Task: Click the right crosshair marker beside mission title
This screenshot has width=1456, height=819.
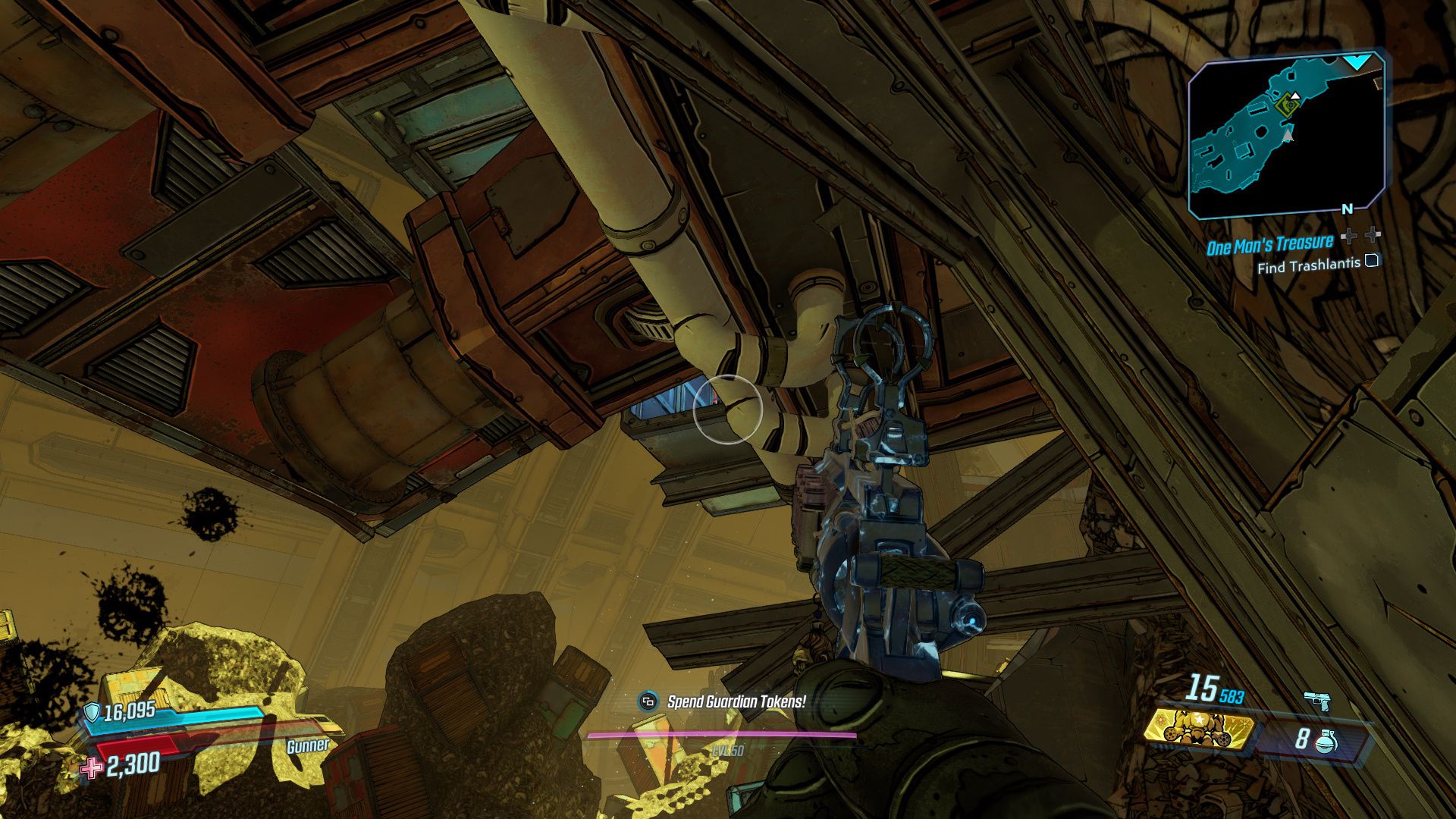Action: pos(1373,236)
